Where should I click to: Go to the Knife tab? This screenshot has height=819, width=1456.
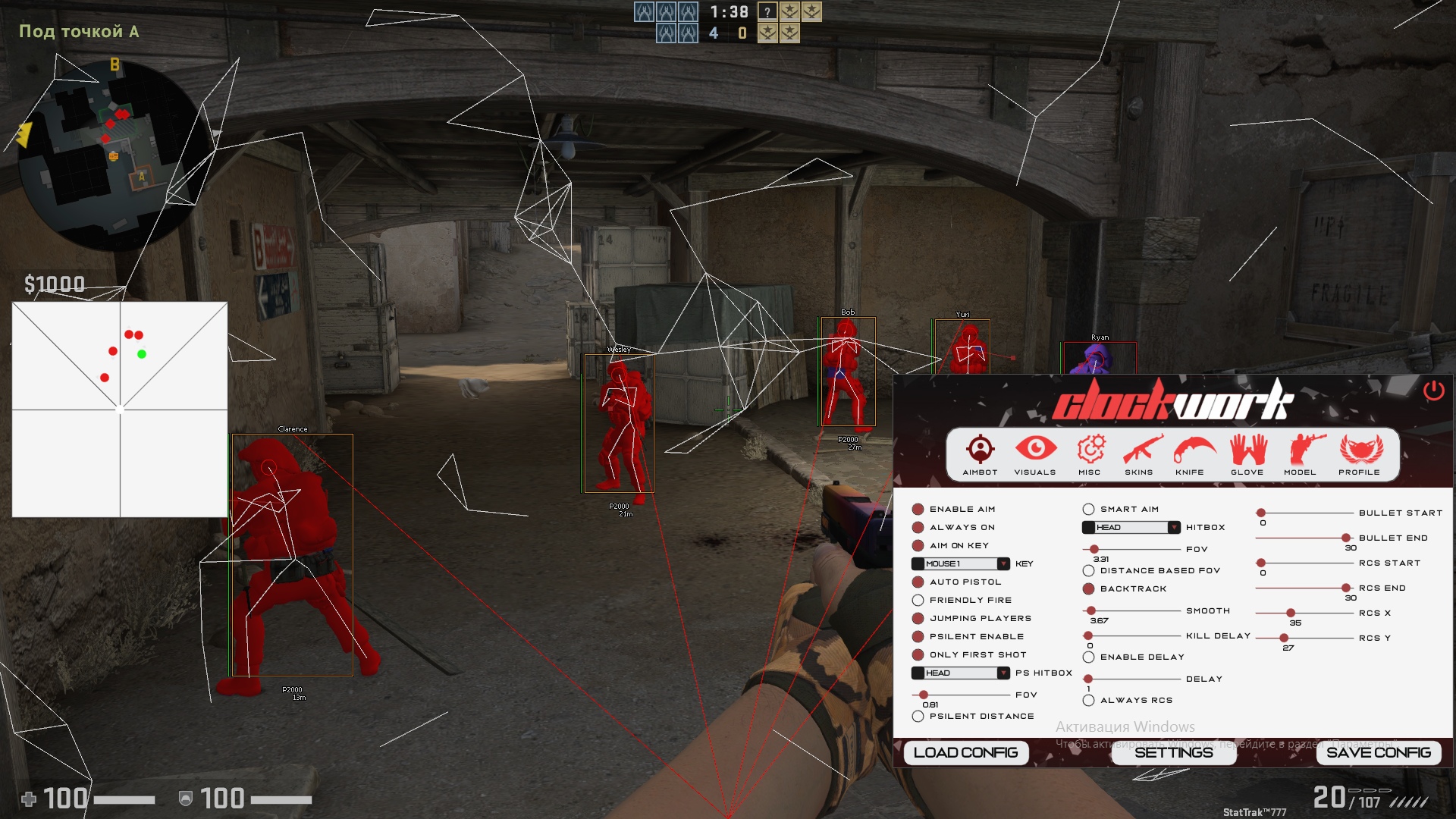click(1191, 454)
